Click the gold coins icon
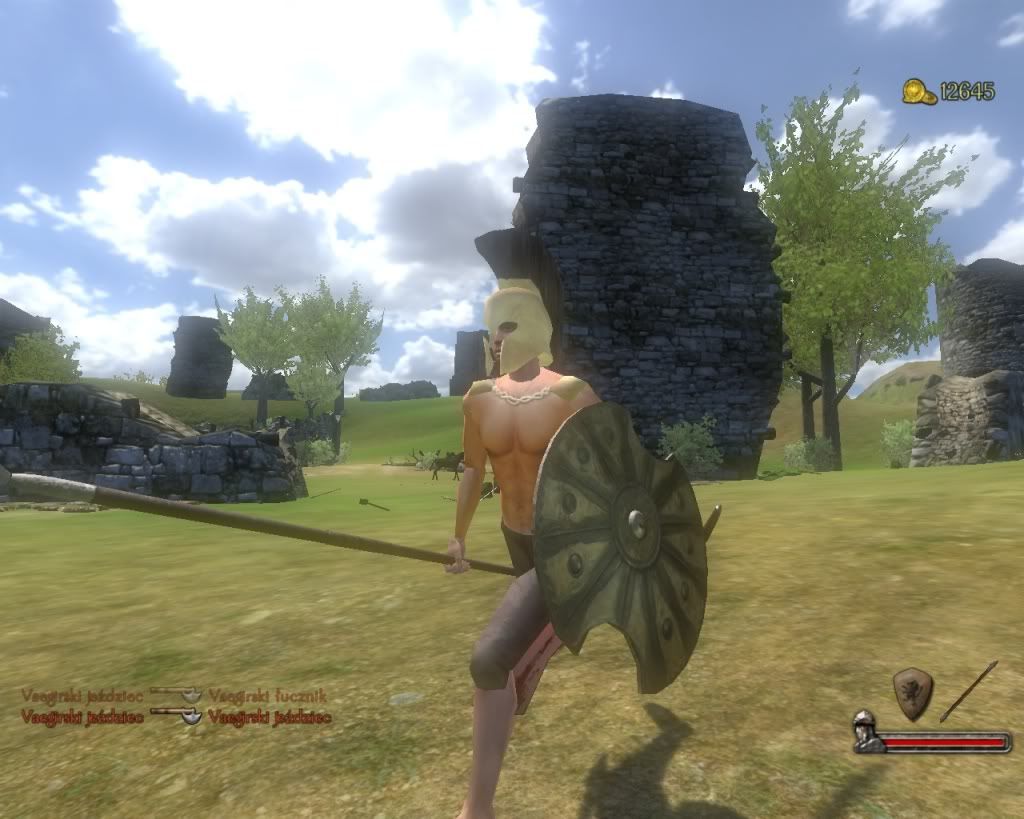The height and width of the screenshot is (819, 1024). (x=919, y=92)
